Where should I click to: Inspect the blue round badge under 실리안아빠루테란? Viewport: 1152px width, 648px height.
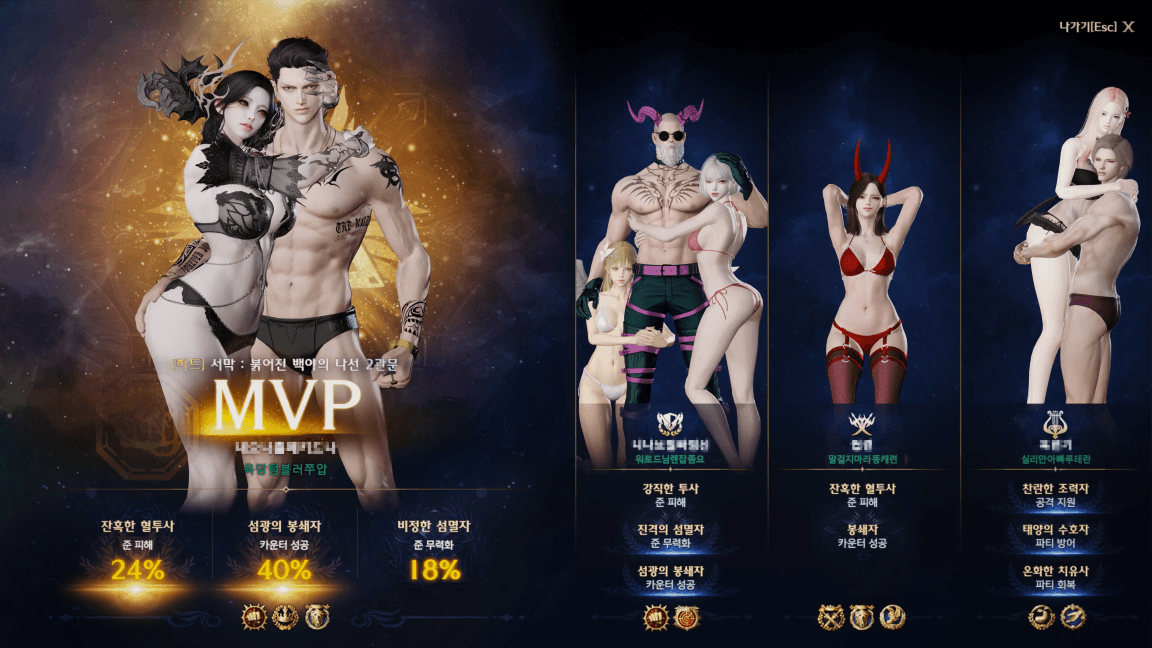(x=1073, y=617)
